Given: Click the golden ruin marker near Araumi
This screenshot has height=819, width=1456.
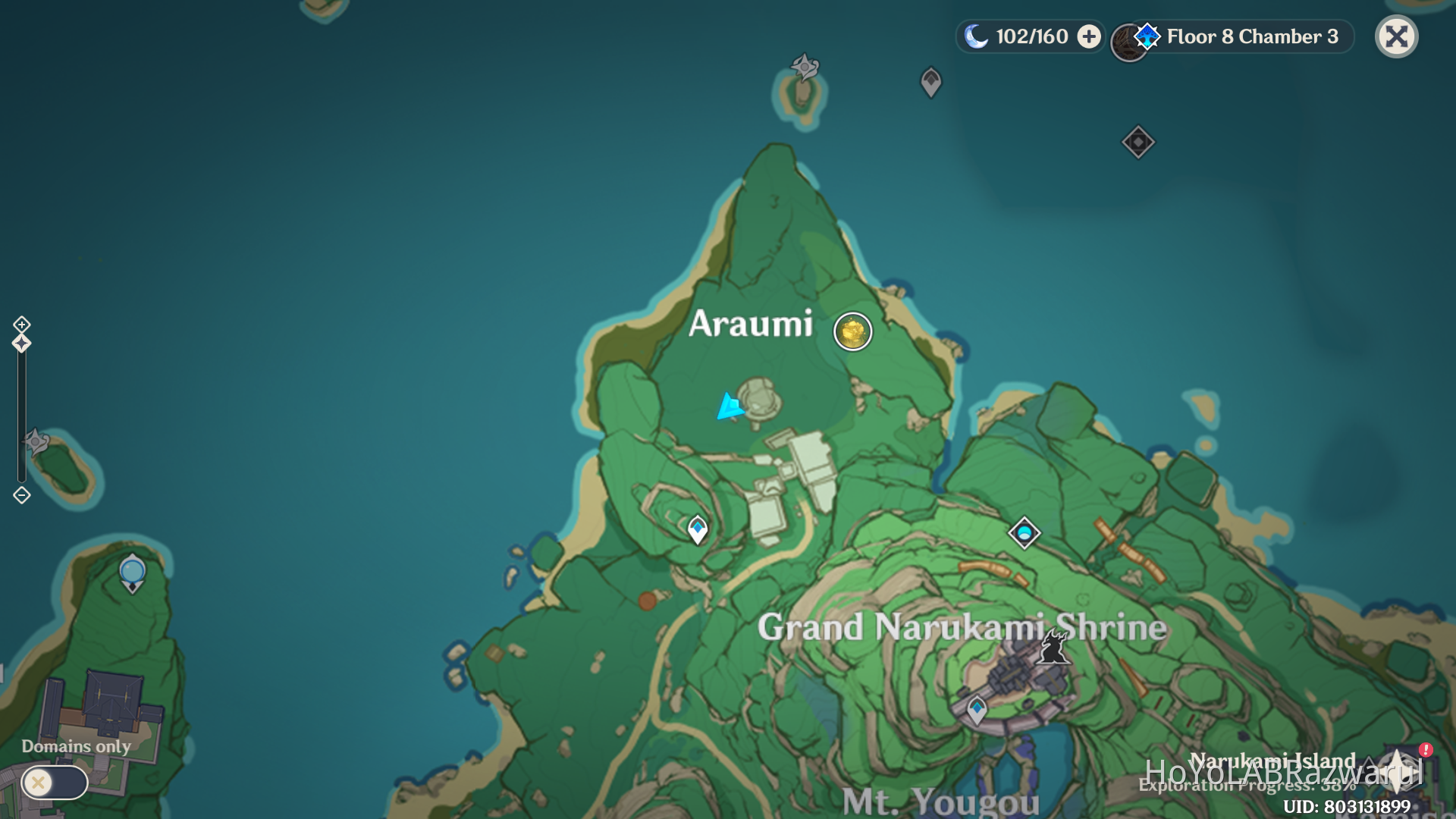Looking at the screenshot, I should [x=852, y=332].
